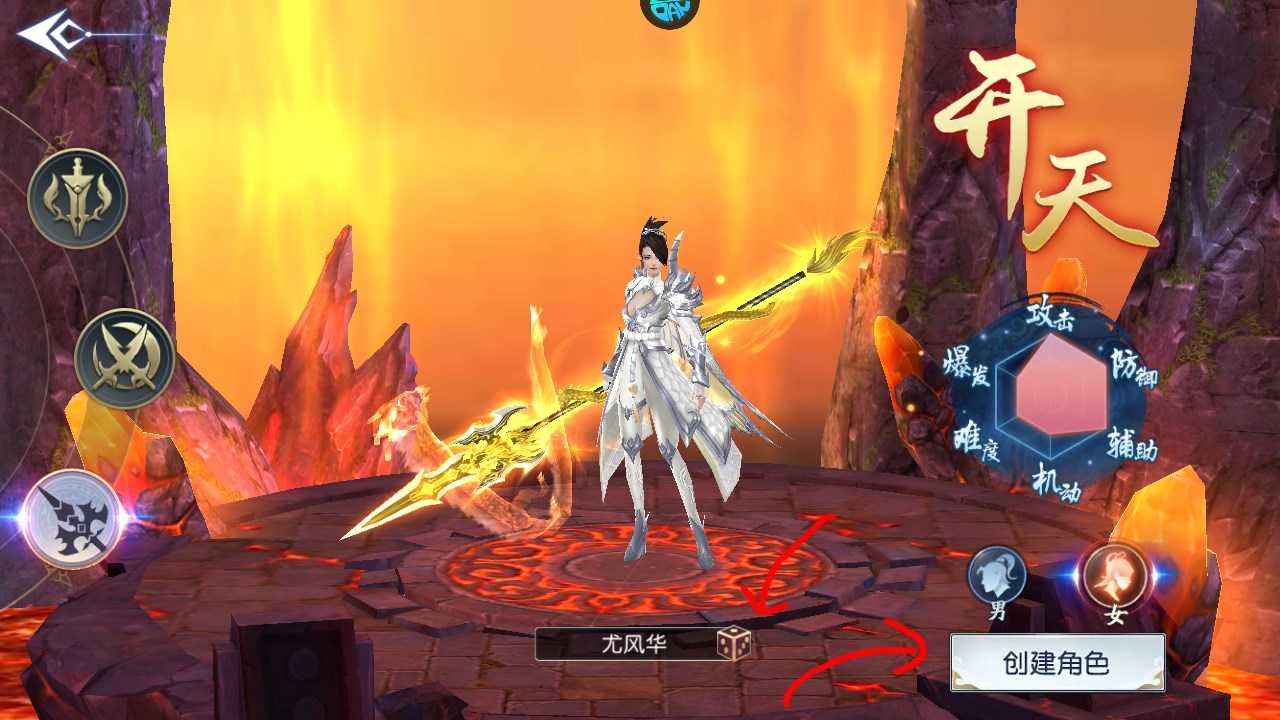The image size is (1280, 720).
Task: Choose the crossed swords class icon
Action: click(x=124, y=359)
